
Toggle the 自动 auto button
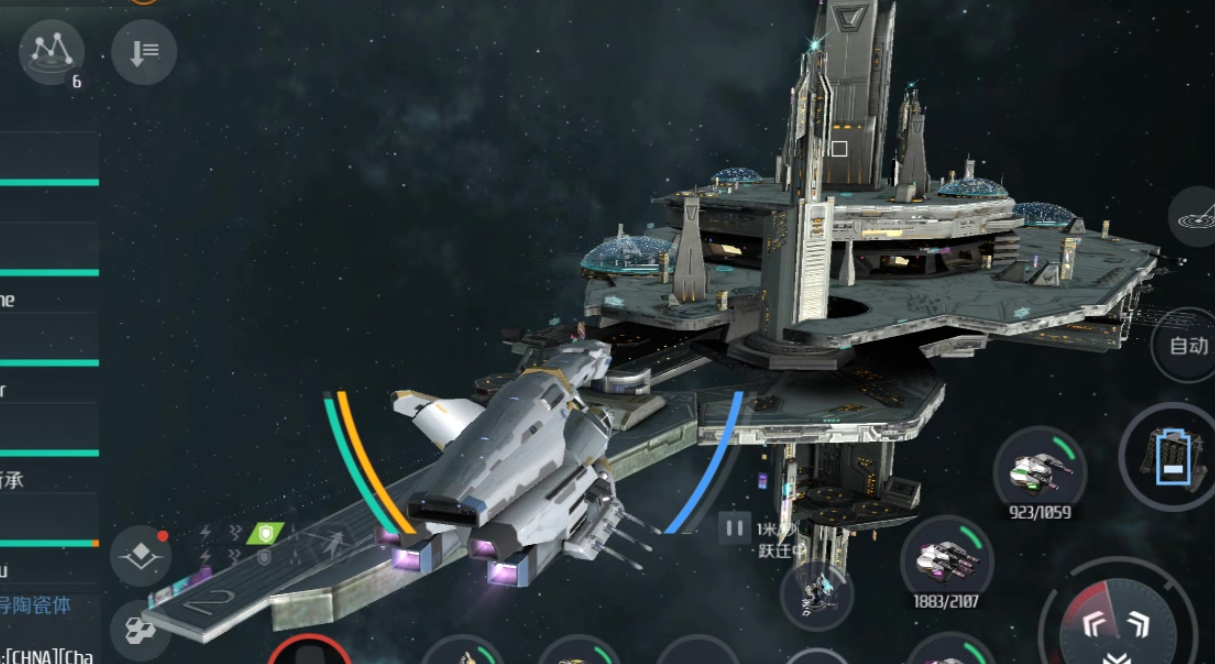coord(1190,346)
